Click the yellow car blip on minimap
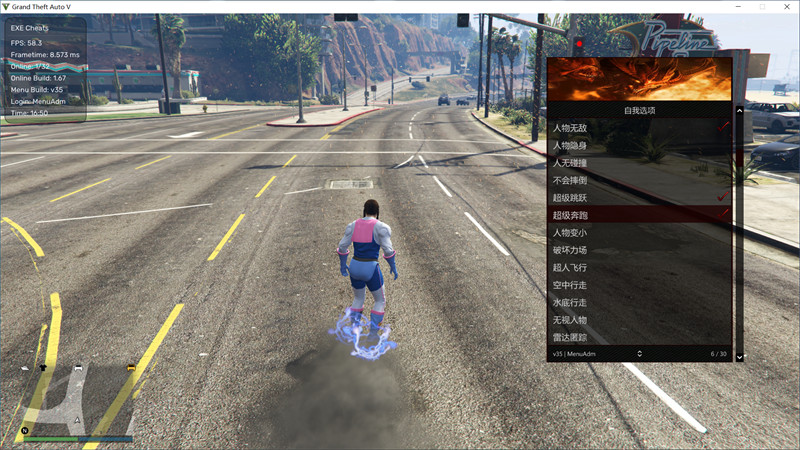This screenshot has height=450, width=800. pos(131,369)
